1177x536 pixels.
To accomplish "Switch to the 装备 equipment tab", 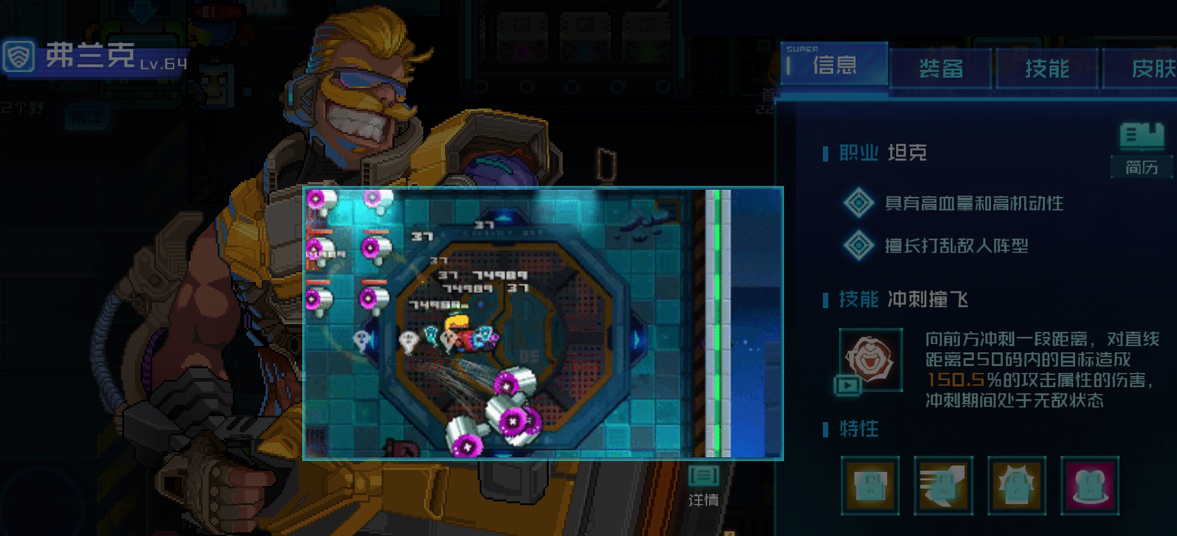I will 941,68.
